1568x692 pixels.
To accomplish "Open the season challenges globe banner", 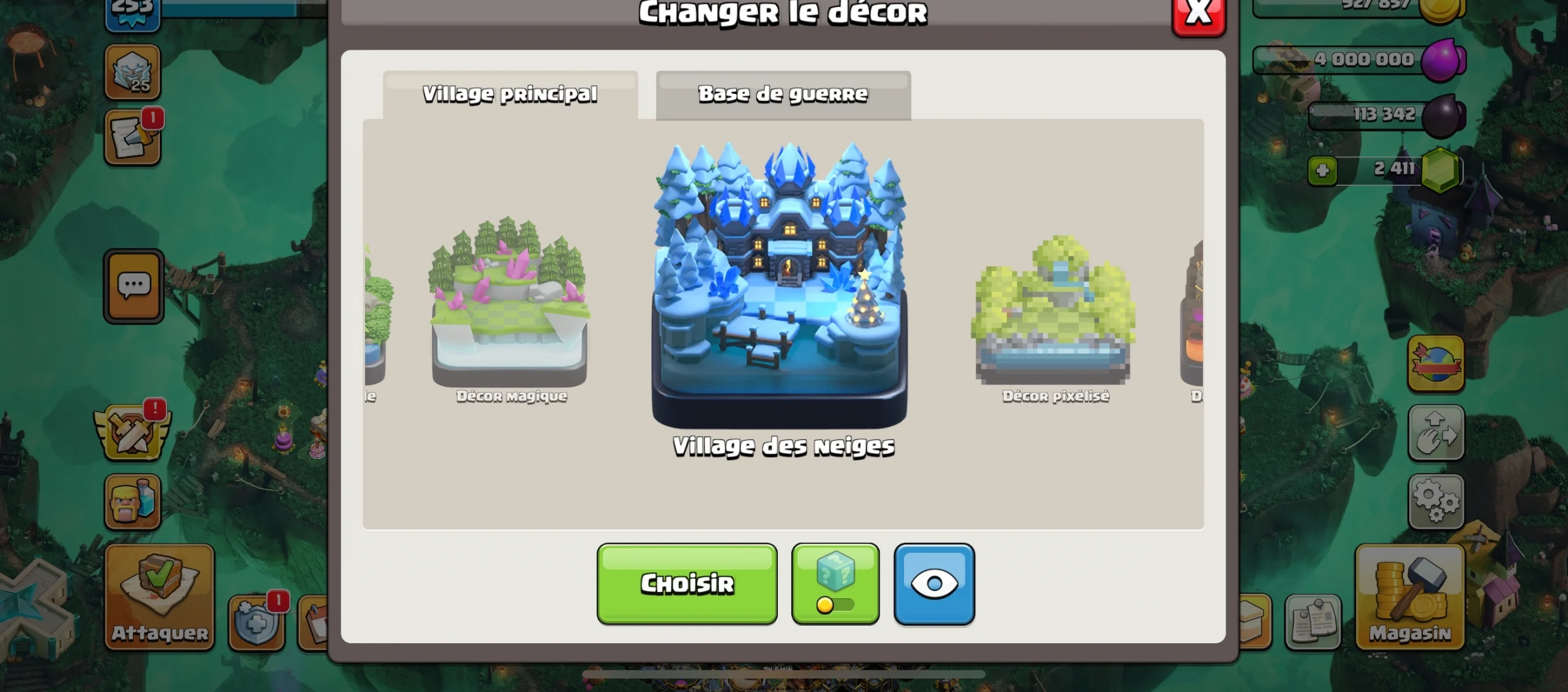I will pos(1436,362).
